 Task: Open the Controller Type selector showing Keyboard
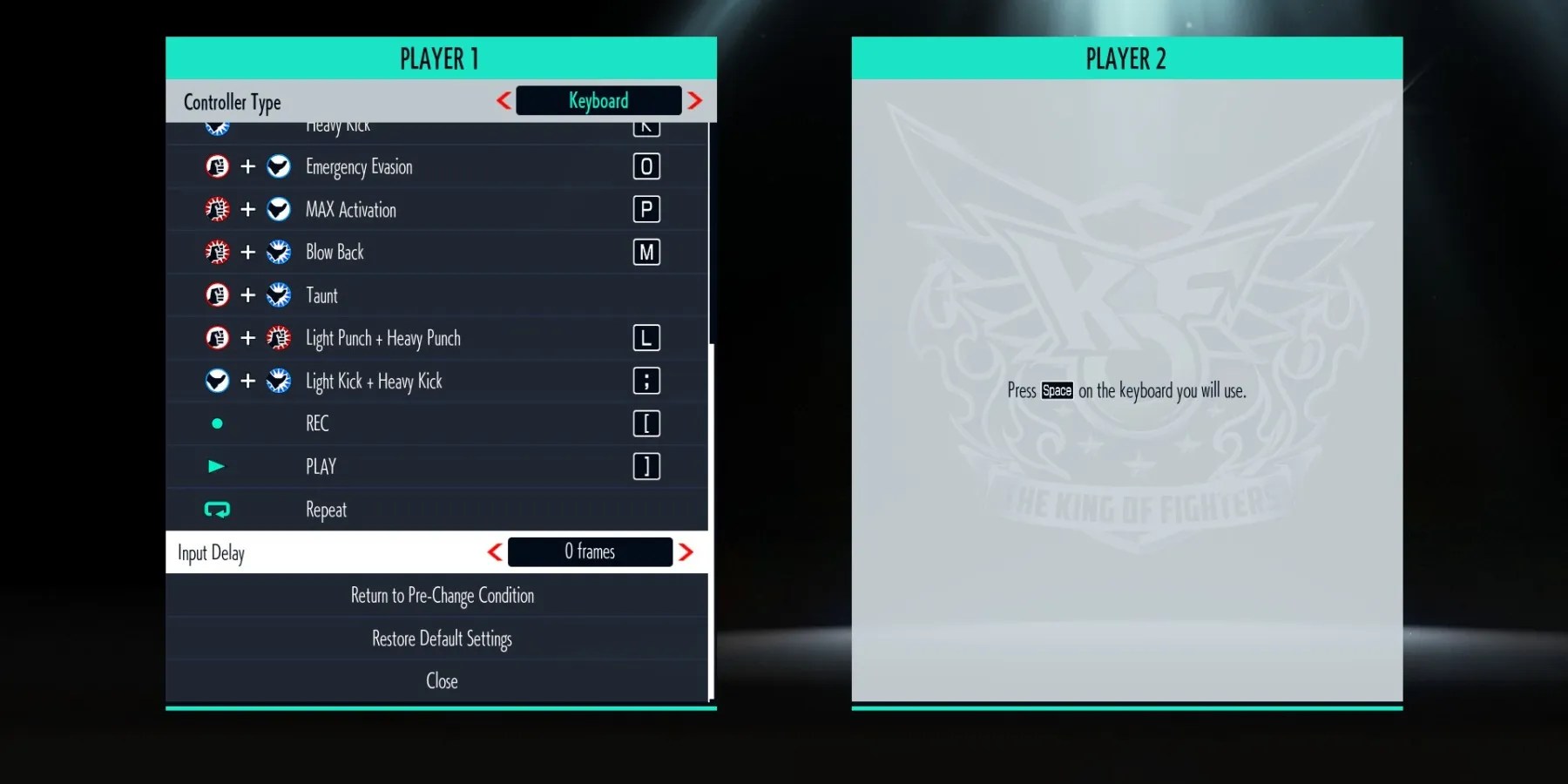pyautogui.click(x=598, y=100)
